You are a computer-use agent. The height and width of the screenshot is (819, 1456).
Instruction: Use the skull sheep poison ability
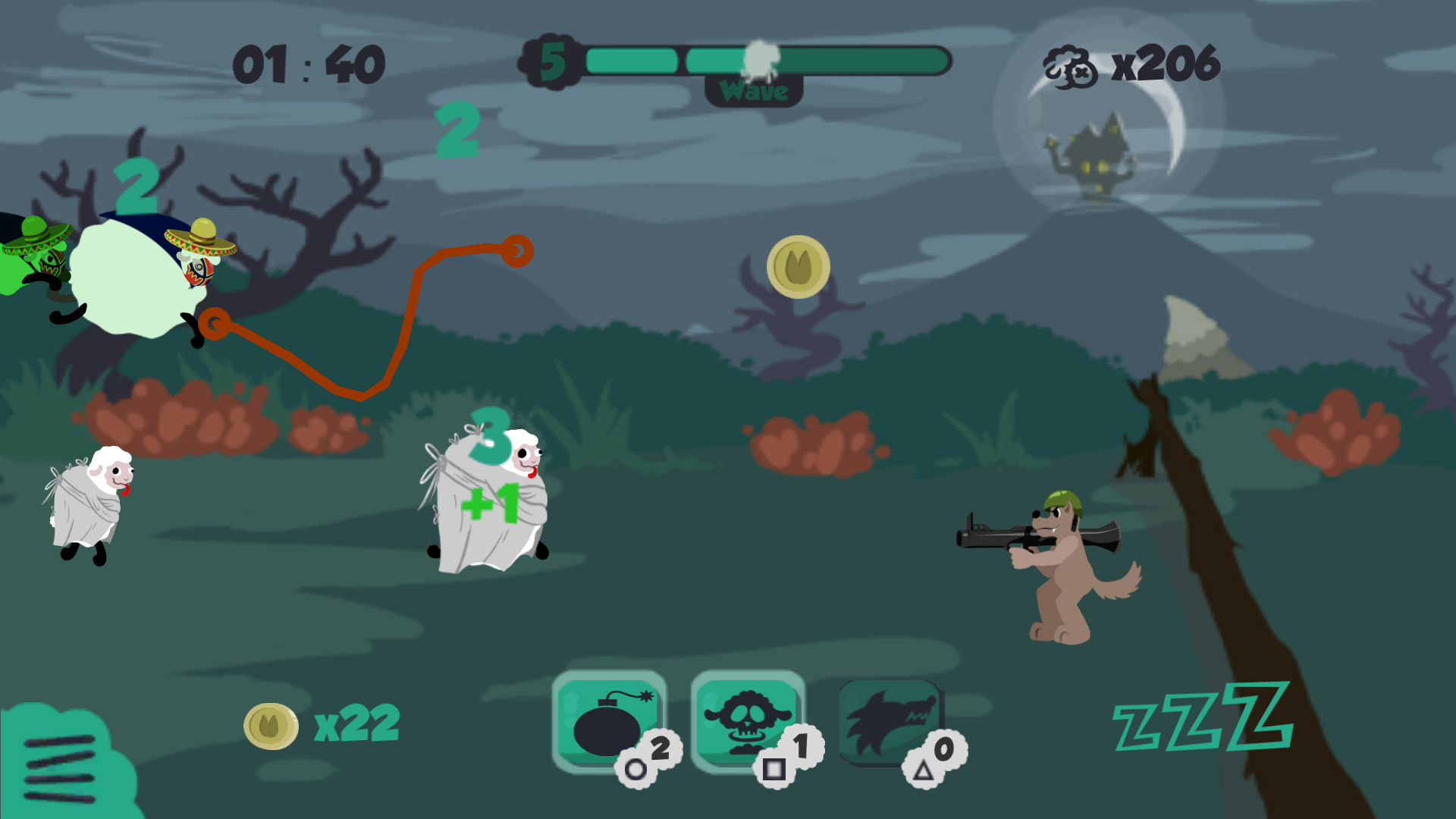(x=747, y=720)
